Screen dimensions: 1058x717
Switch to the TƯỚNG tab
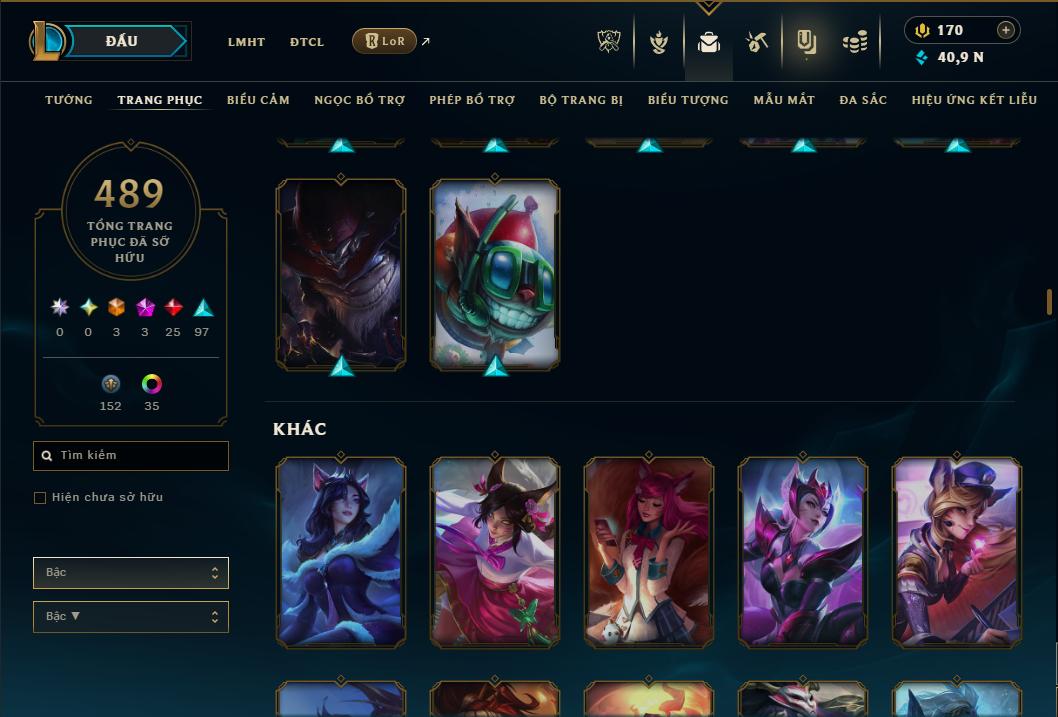point(69,100)
